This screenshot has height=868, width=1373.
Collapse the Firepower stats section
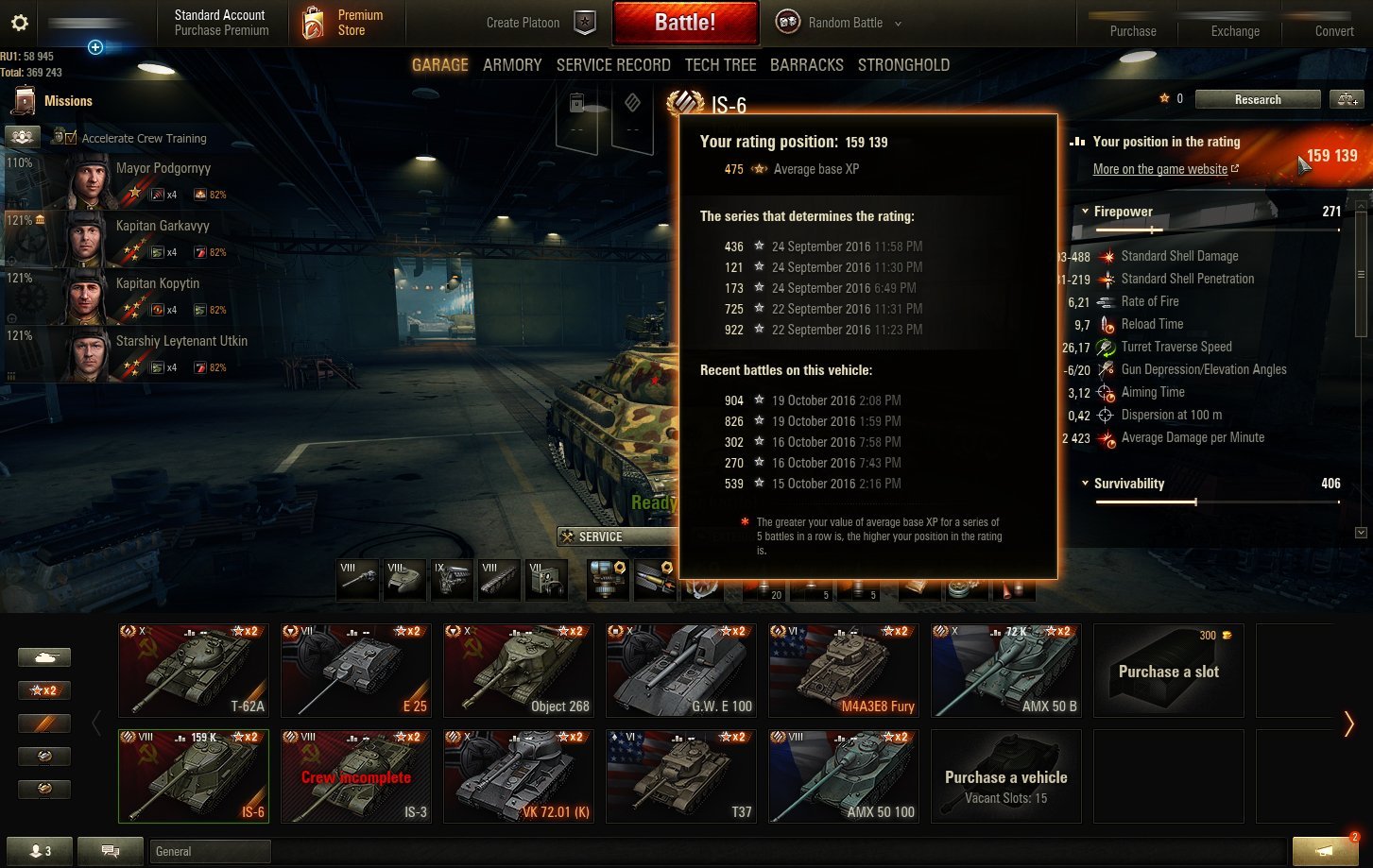tap(1085, 212)
